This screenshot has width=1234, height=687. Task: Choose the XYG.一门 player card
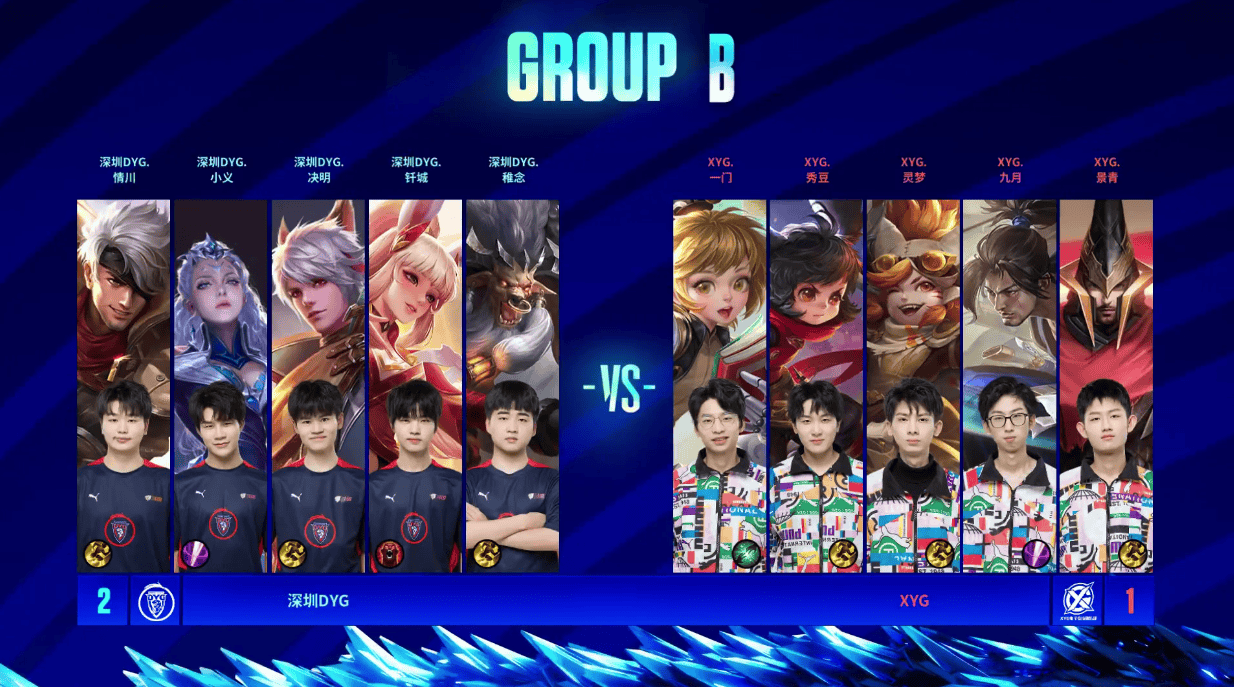coord(719,385)
